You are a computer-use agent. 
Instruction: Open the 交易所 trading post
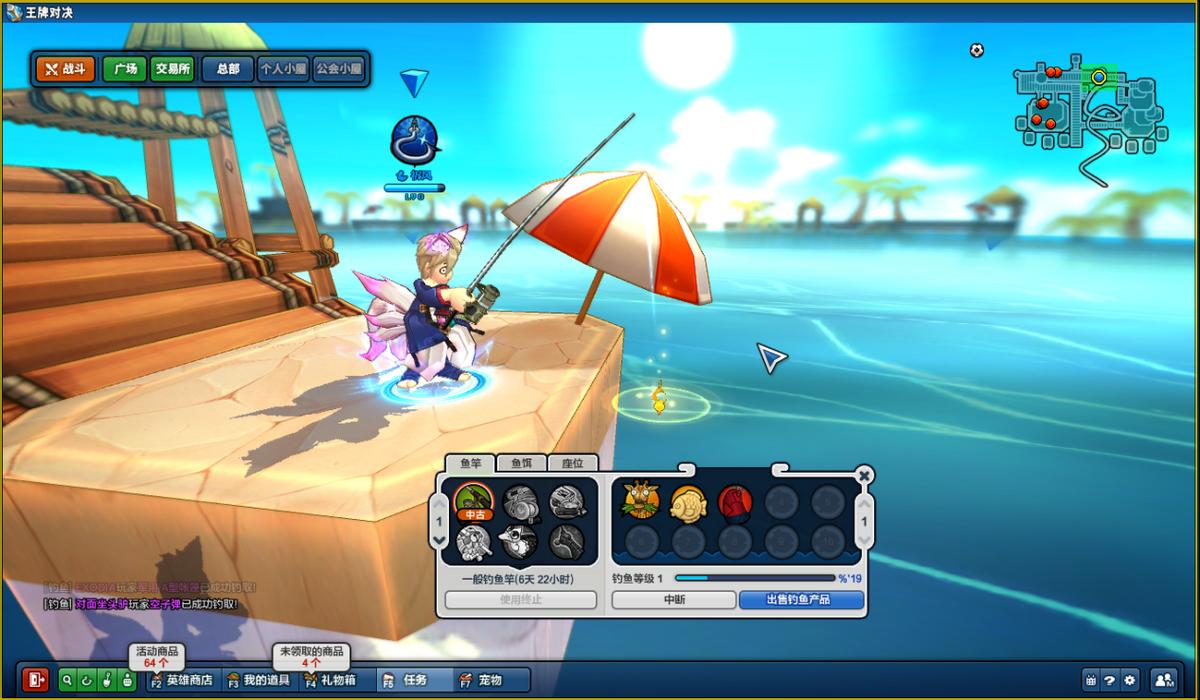(x=172, y=69)
